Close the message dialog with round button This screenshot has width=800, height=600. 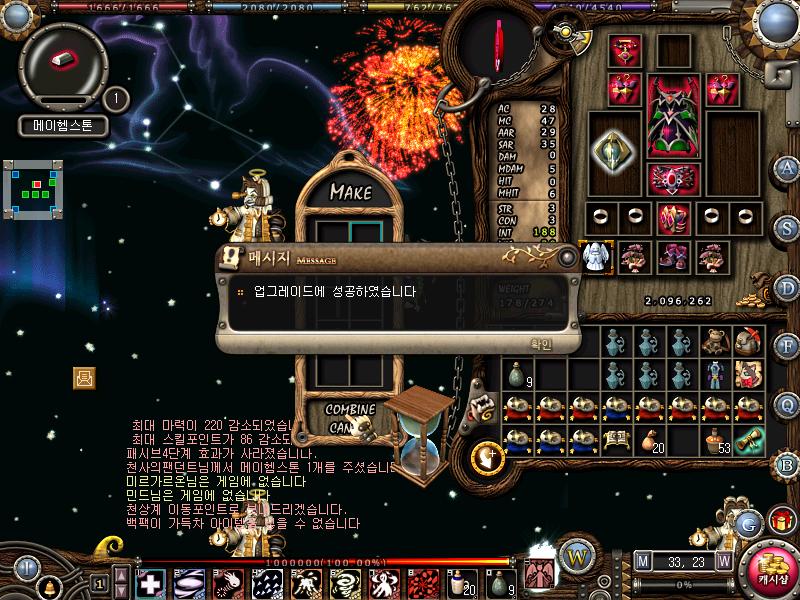[x=568, y=256]
